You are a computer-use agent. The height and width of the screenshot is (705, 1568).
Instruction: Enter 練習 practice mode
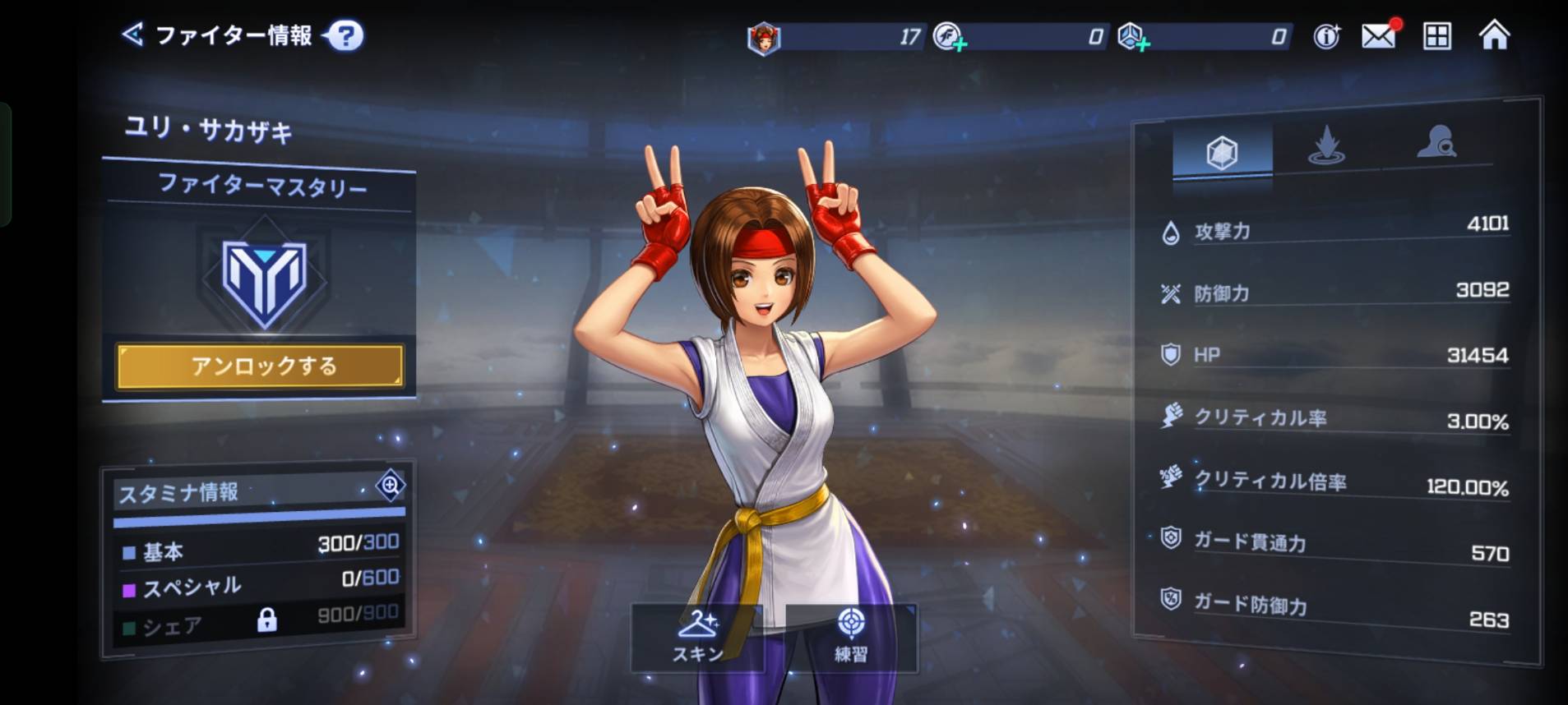point(851,637)
